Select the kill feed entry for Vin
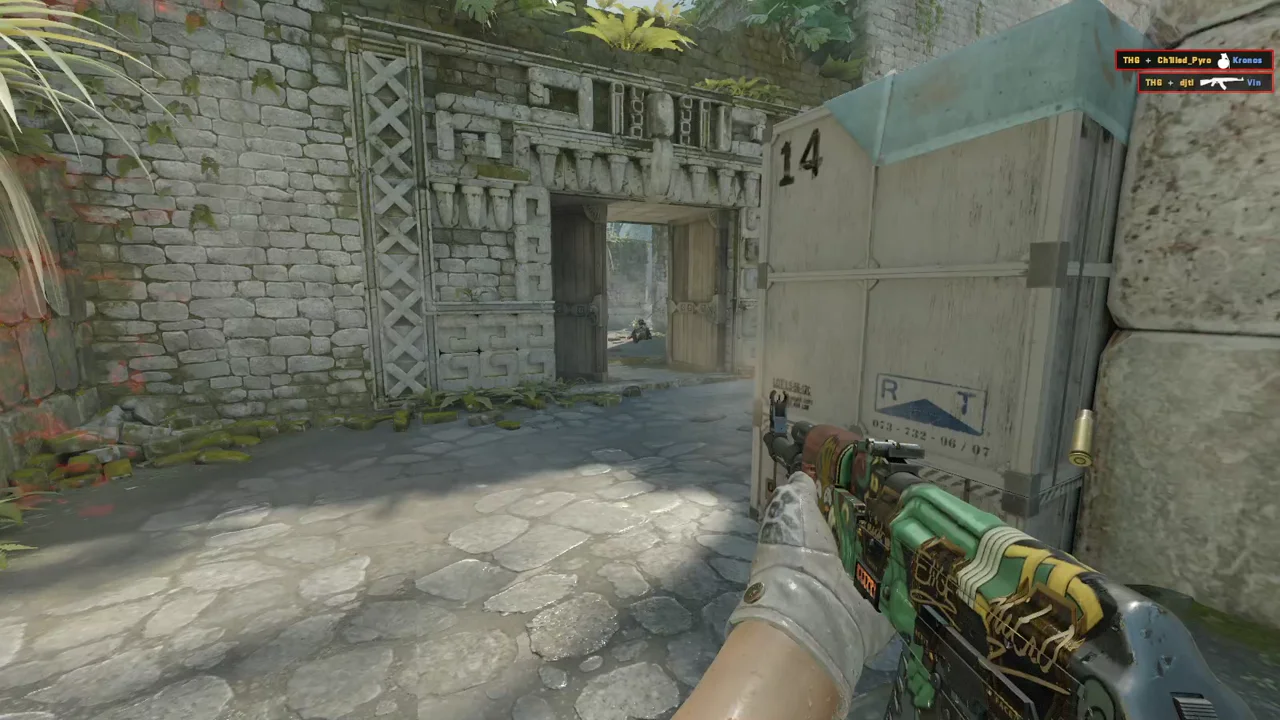This screenshot has height=720, width=1280. [1204, 82]
